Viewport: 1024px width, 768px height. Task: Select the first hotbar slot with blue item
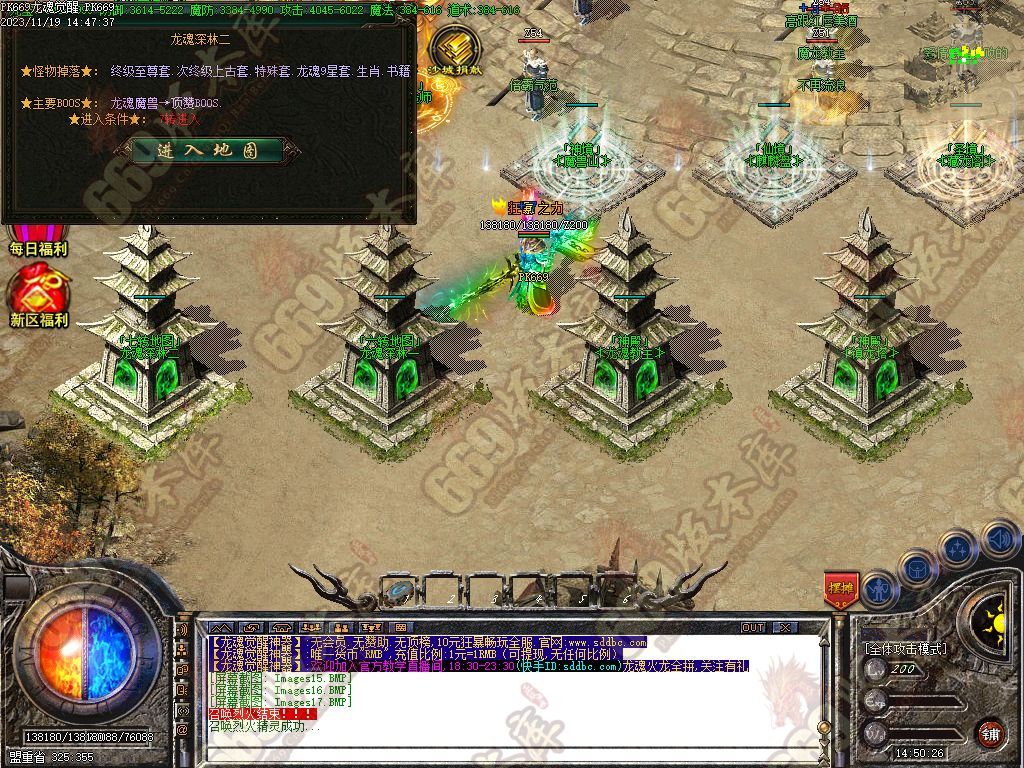(x=400, y=590)
